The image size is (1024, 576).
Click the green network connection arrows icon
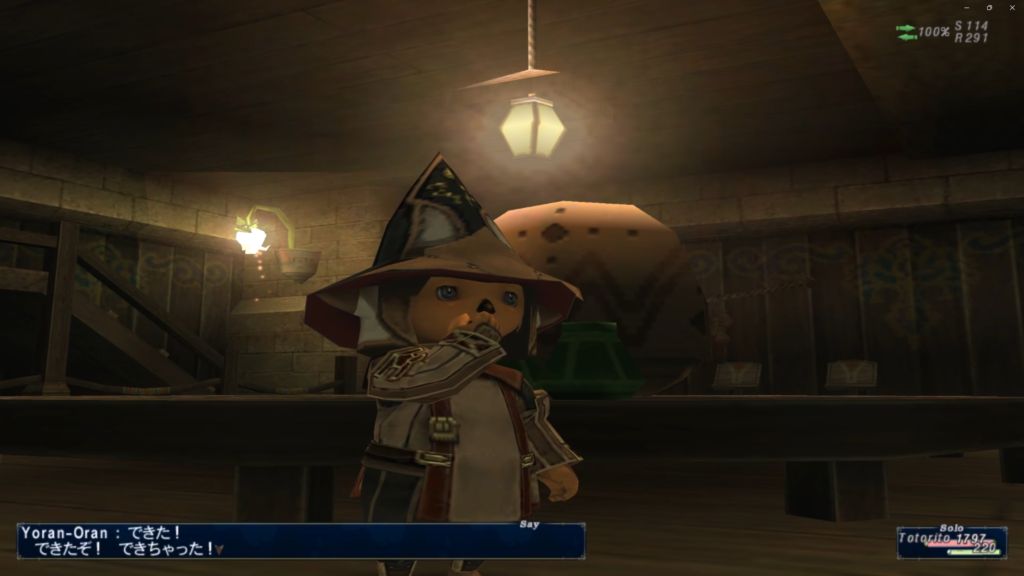tap(906, 32)
